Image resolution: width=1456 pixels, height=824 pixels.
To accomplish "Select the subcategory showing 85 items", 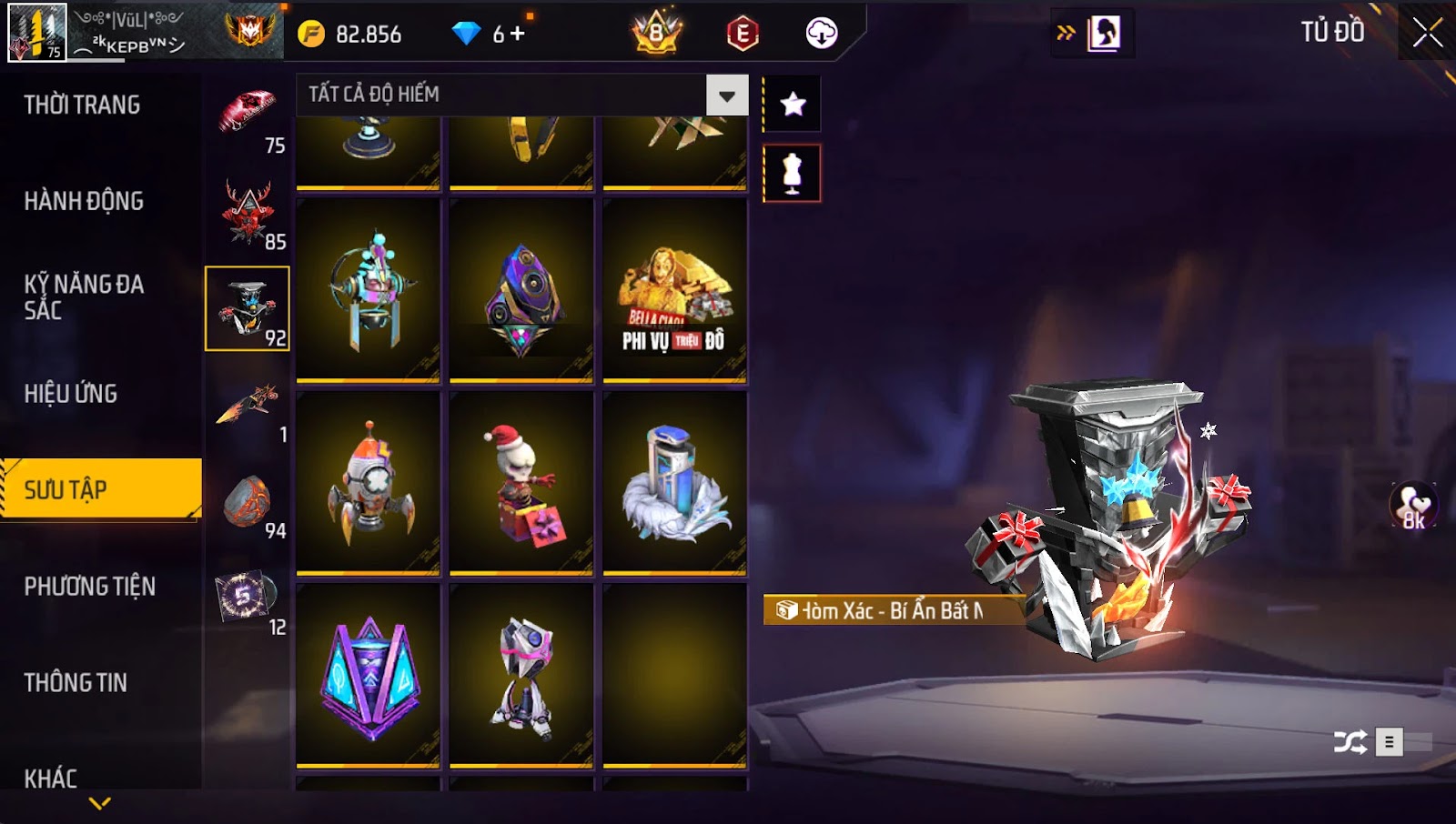I will click(248, 215).
